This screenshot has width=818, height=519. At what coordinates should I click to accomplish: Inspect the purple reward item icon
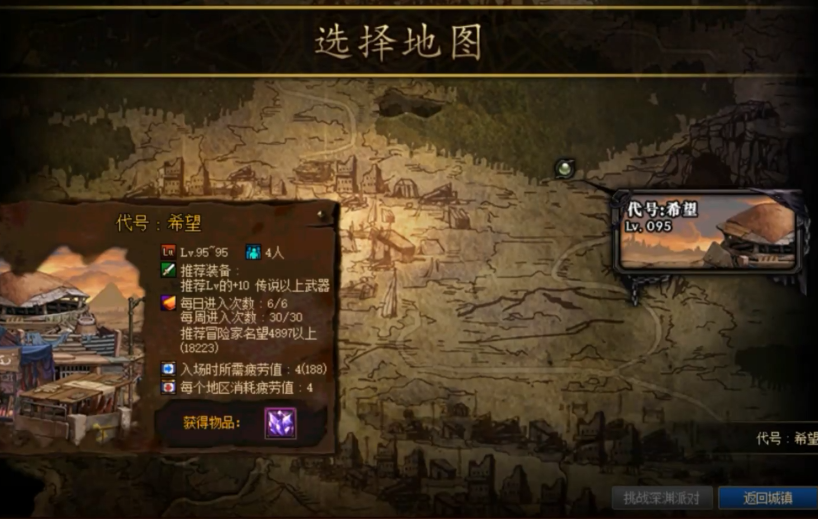(280, 423)
